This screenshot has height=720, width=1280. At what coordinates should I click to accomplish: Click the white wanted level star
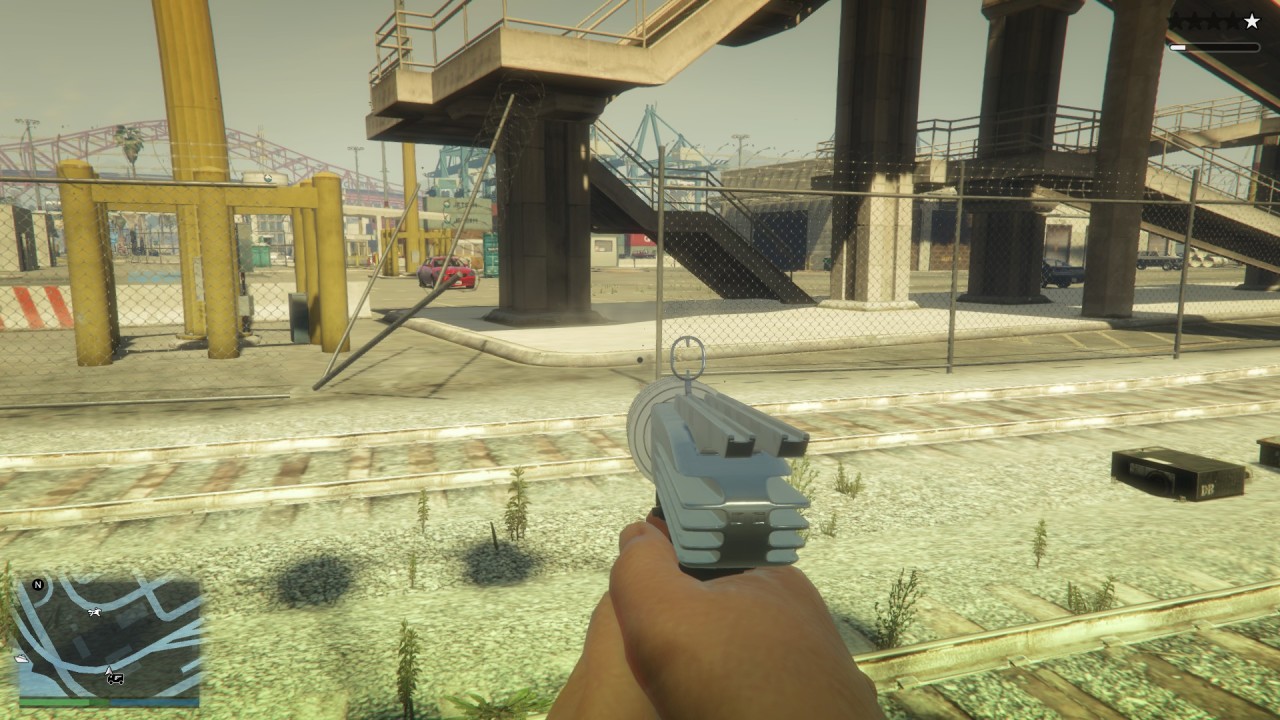(x=1250, y=20)
